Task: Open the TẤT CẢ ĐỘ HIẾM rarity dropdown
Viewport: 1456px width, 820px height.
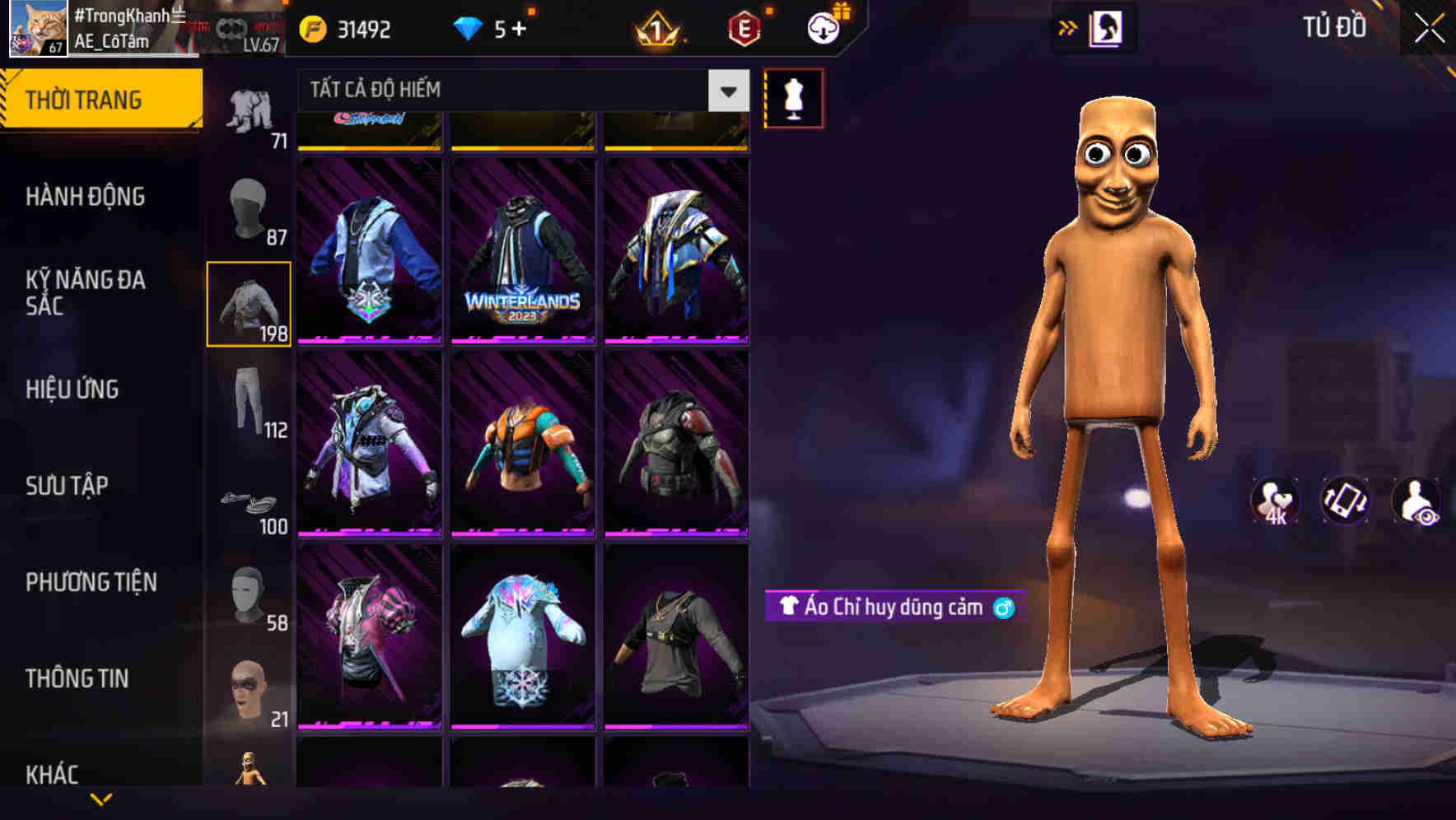Action: click(x=511, y=91)
